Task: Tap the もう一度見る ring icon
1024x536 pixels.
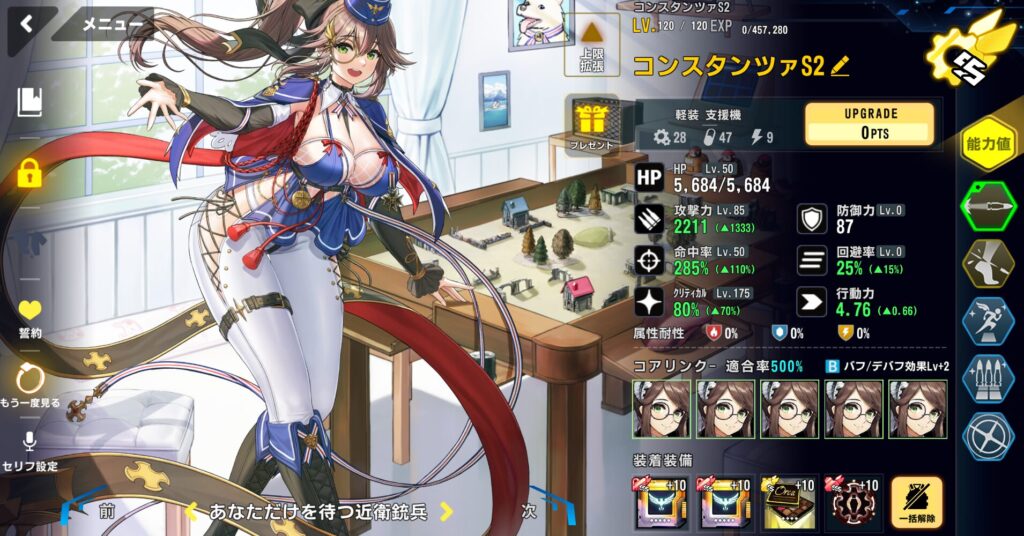Action: pyautogui.click(x=30, y=384)
